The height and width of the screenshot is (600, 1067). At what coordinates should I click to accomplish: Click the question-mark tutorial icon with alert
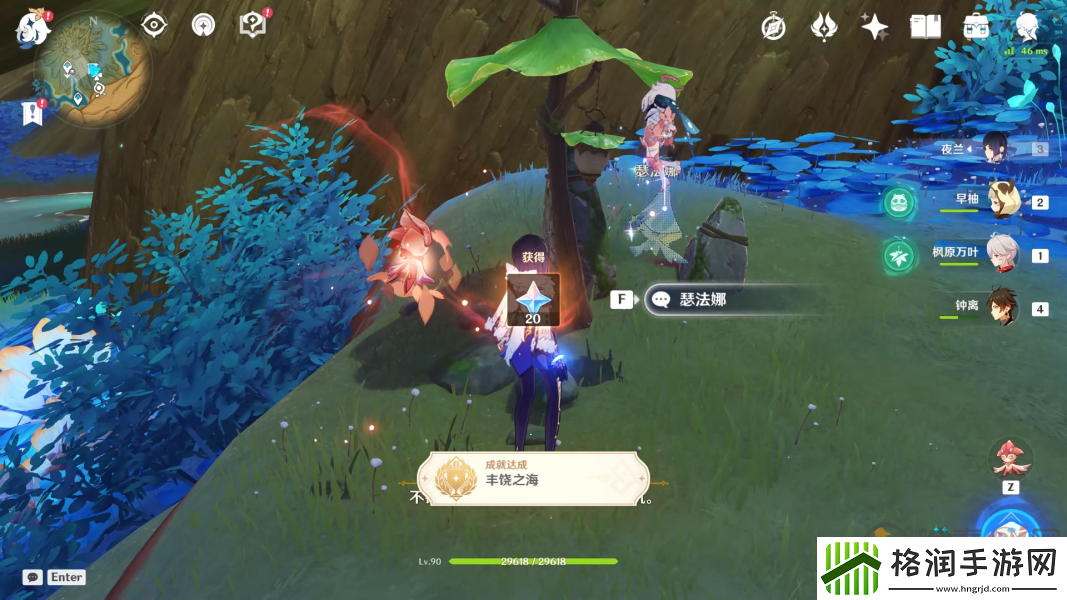click(x=253, y=25)
